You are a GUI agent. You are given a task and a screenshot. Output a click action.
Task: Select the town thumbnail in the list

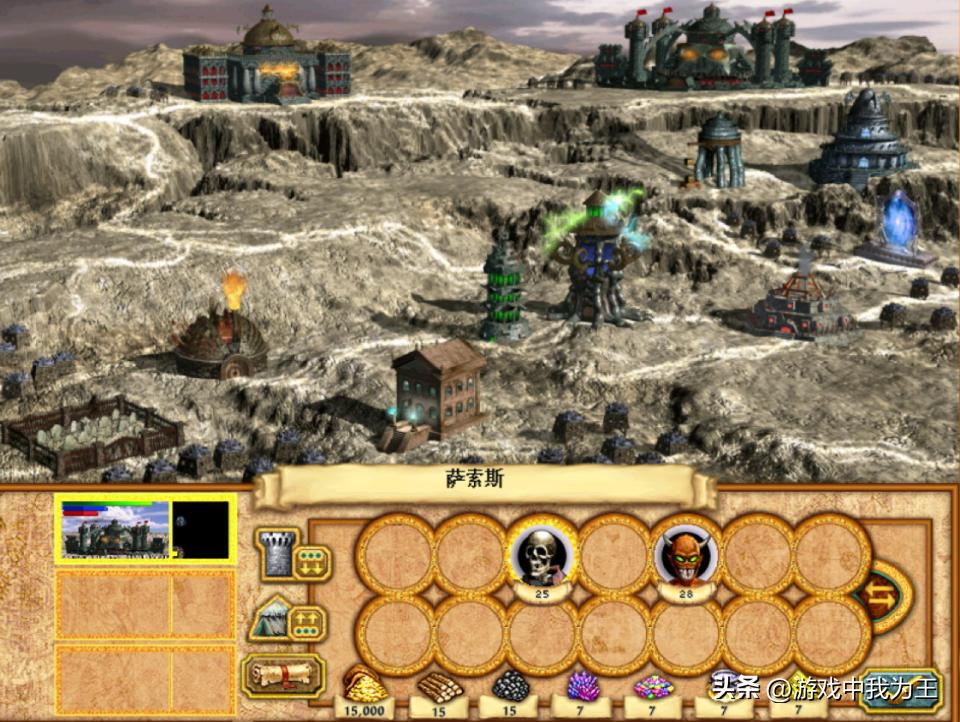pos(116,530)
